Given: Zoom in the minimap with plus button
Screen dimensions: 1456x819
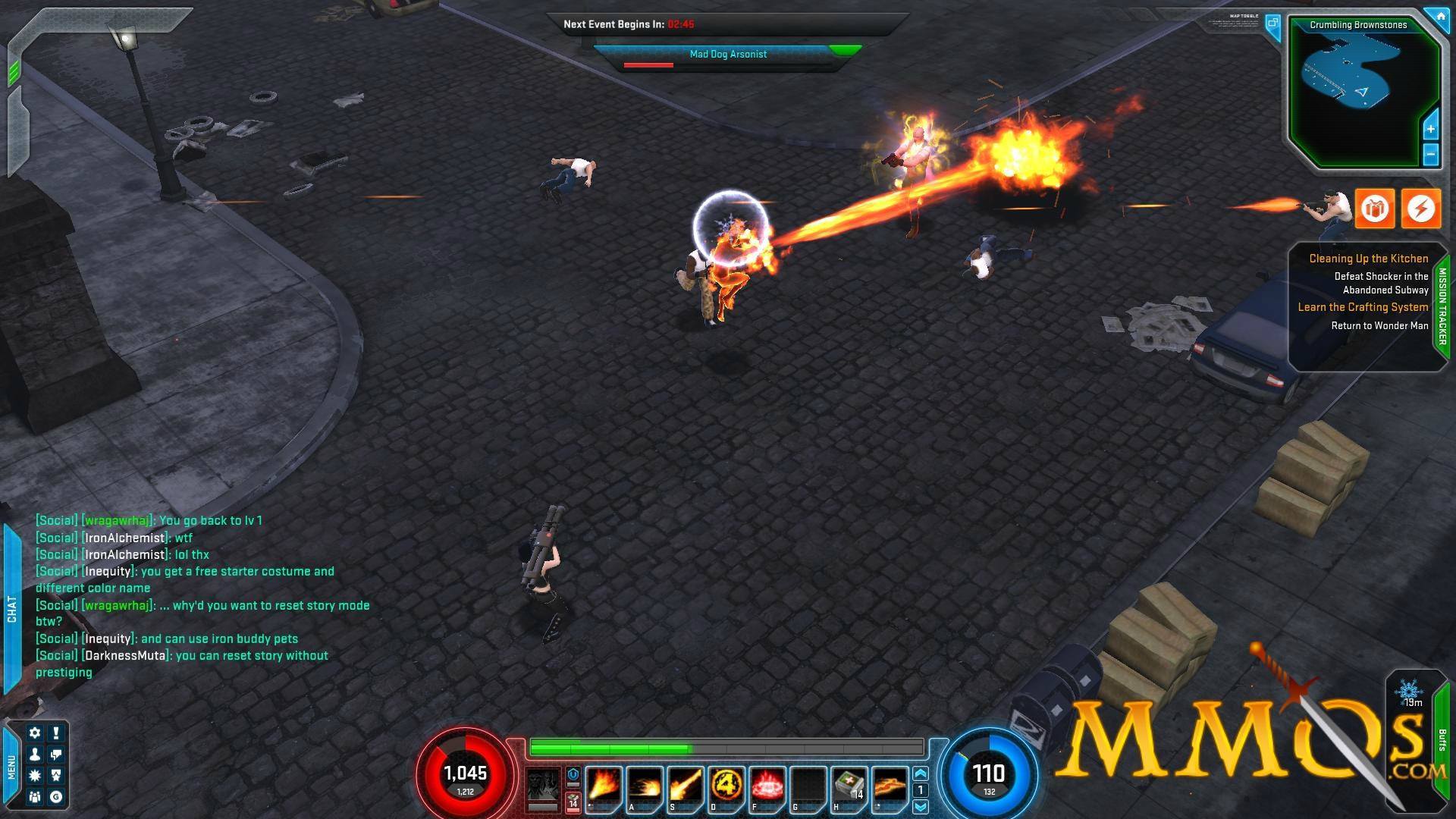Looking at the screenshot, I should pos(1430,129).
